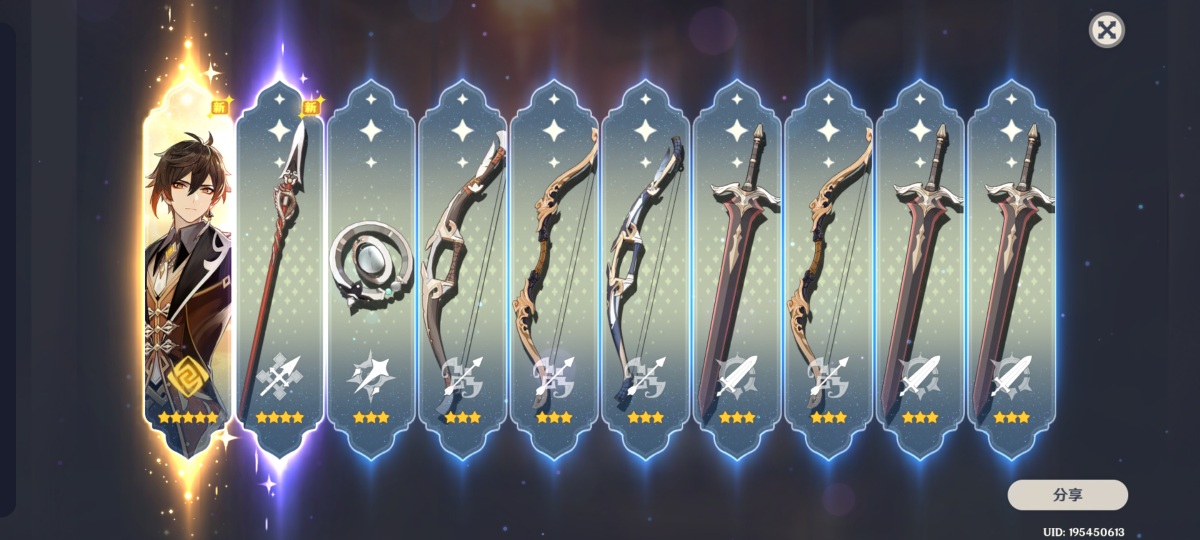Select the dark blue bow card
Screen dimensions: 1200x540
646,270
